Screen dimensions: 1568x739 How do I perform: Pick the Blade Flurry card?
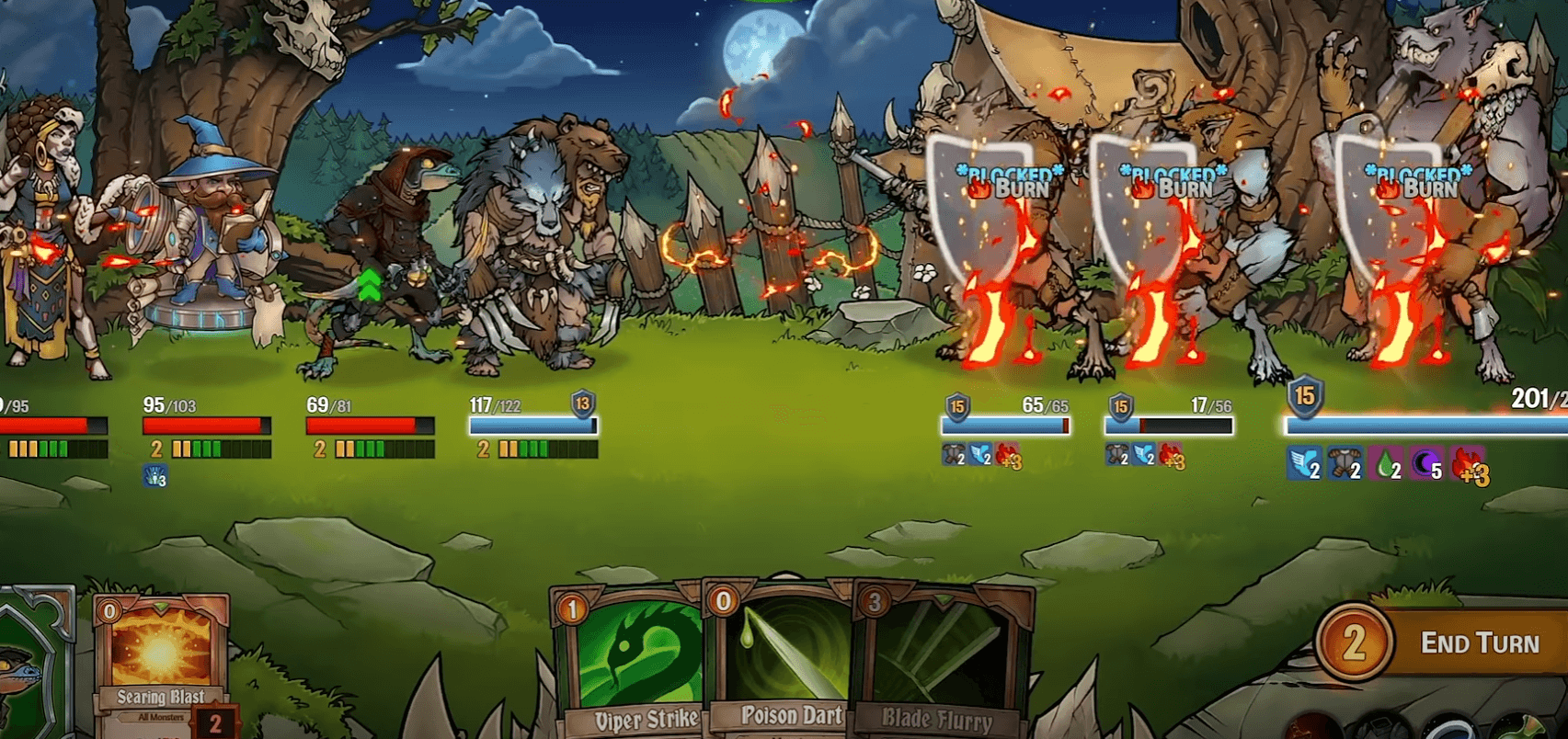(x=938, y=662)
